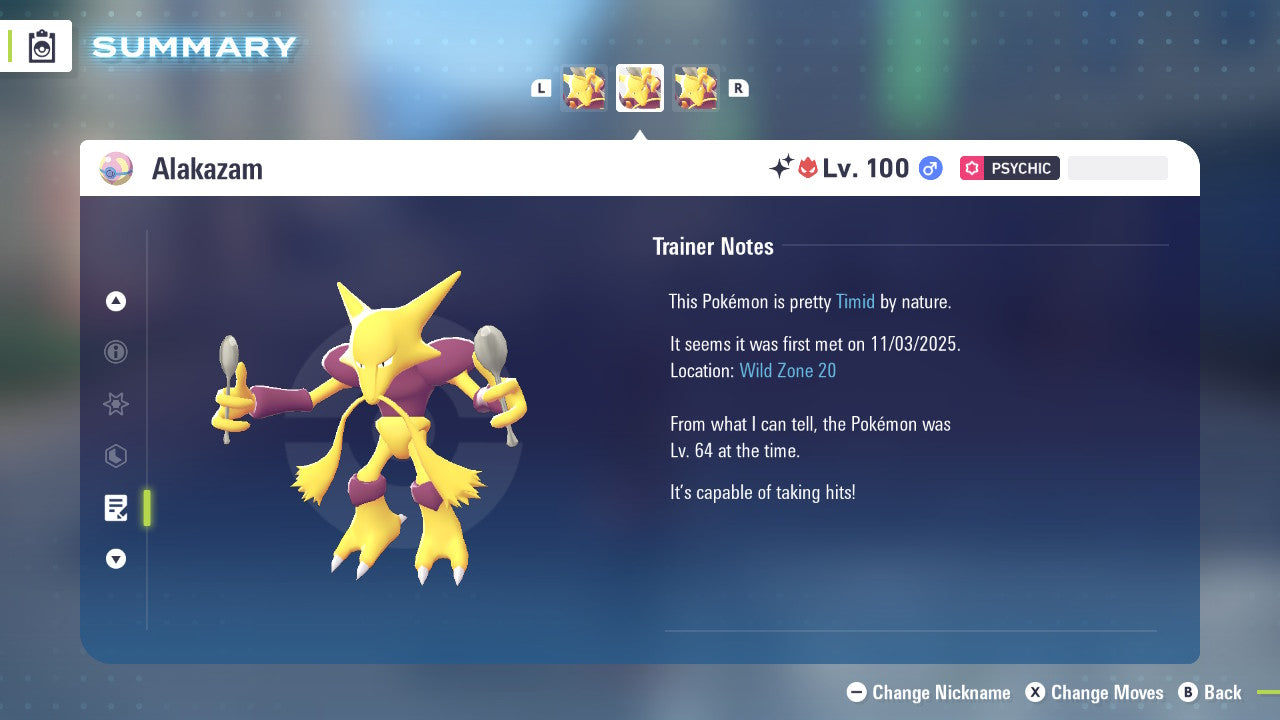This screenshot has width=1280, height=720.
Task: Click the red mark icon next to Lv. 100
Action: pos(806,168)
